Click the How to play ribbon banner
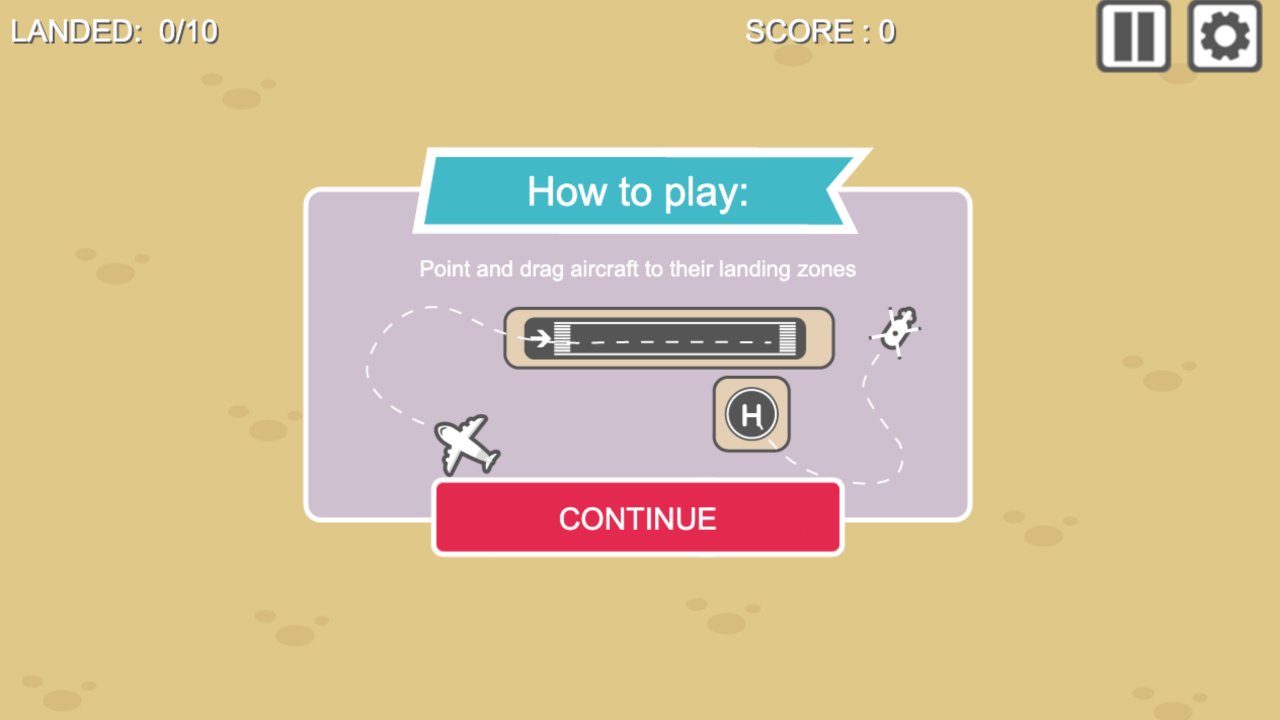Image resolution: width=1280 pixels, height=720 pixels. [636, 191]
